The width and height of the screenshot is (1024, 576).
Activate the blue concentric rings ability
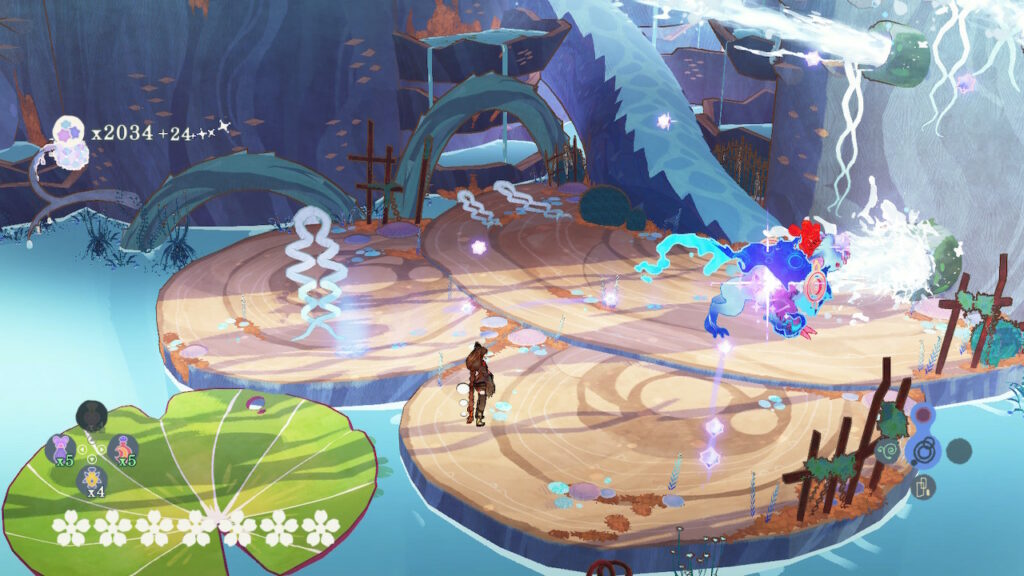(923, 450)
